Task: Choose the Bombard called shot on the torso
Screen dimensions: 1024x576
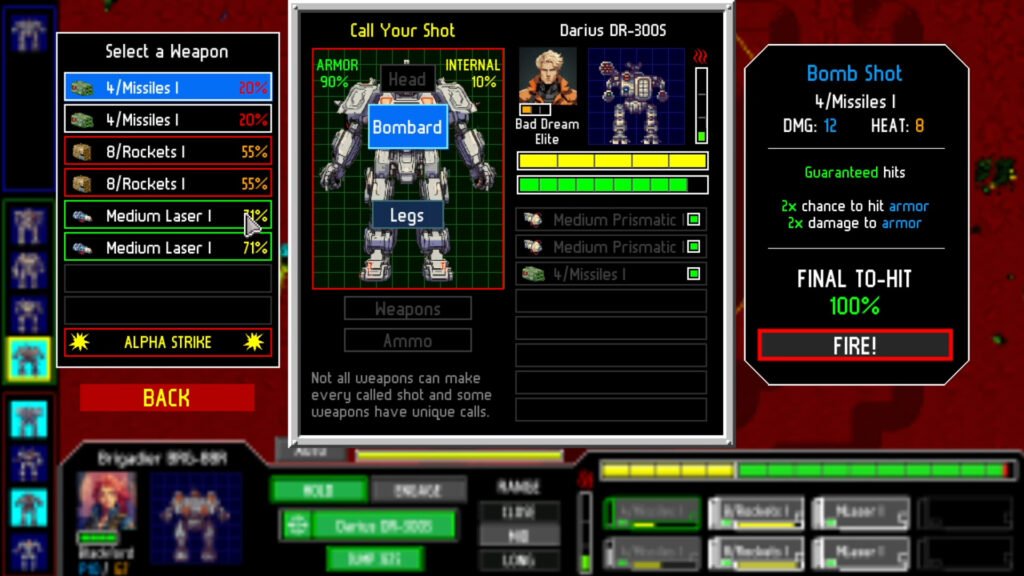Action: (x=407, y=127)
